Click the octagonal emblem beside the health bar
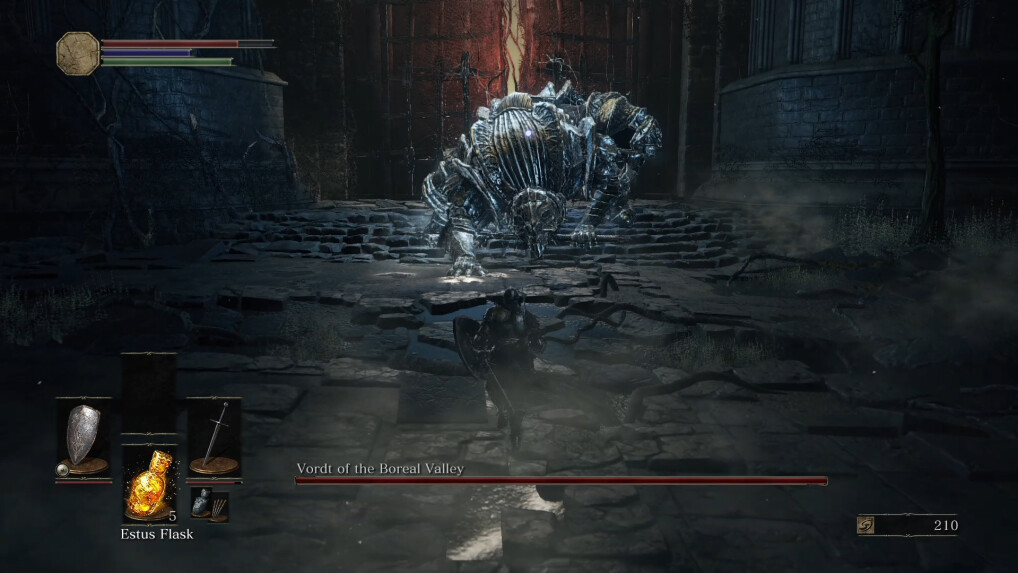Image resolution: width=1018 pixels, height=573 pixels. tap(78, 53)
